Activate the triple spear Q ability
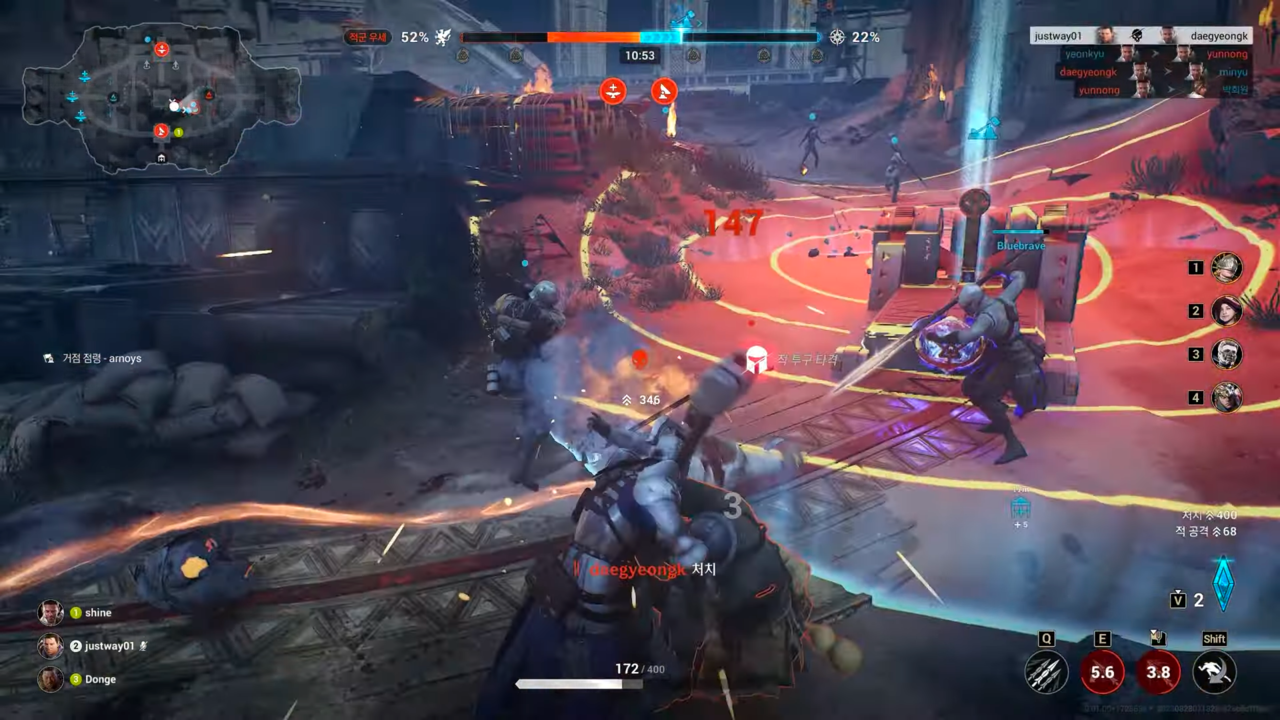 click(1046, 672)
